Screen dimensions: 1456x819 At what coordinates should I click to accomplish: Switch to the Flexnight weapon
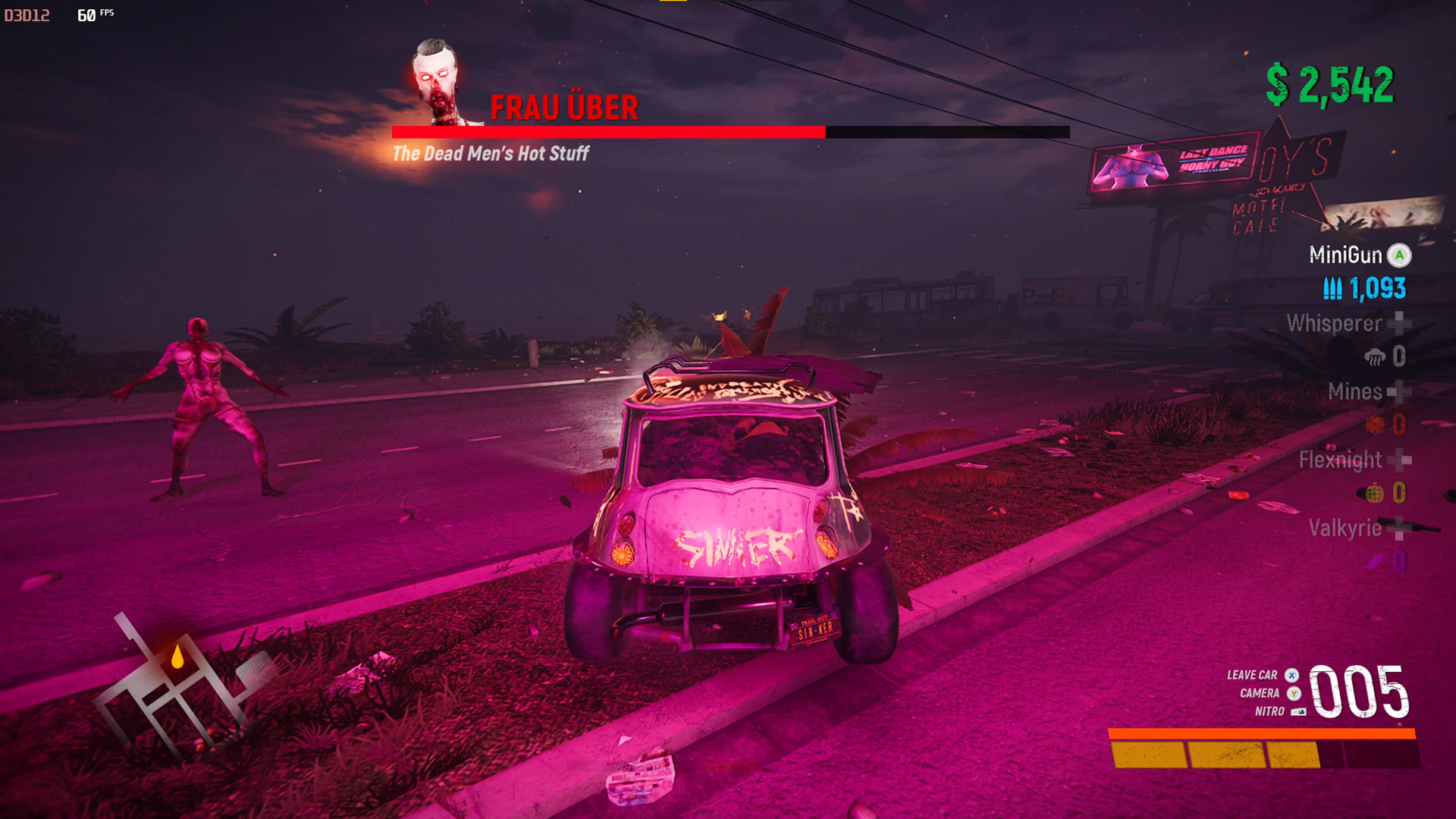point(1341,460)
